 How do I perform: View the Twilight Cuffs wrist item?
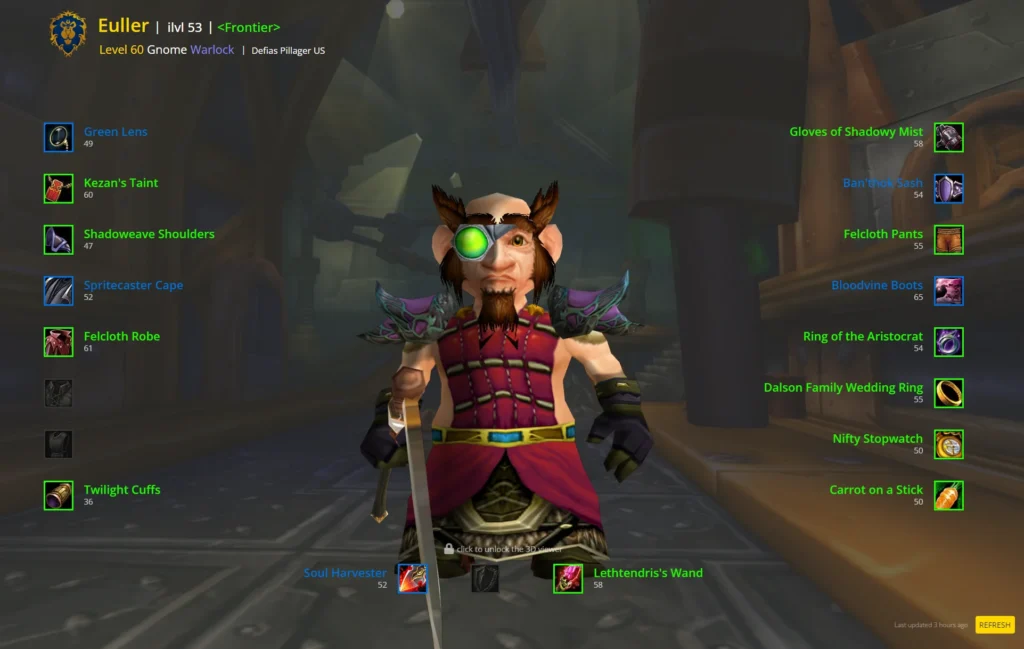(59, 495)
